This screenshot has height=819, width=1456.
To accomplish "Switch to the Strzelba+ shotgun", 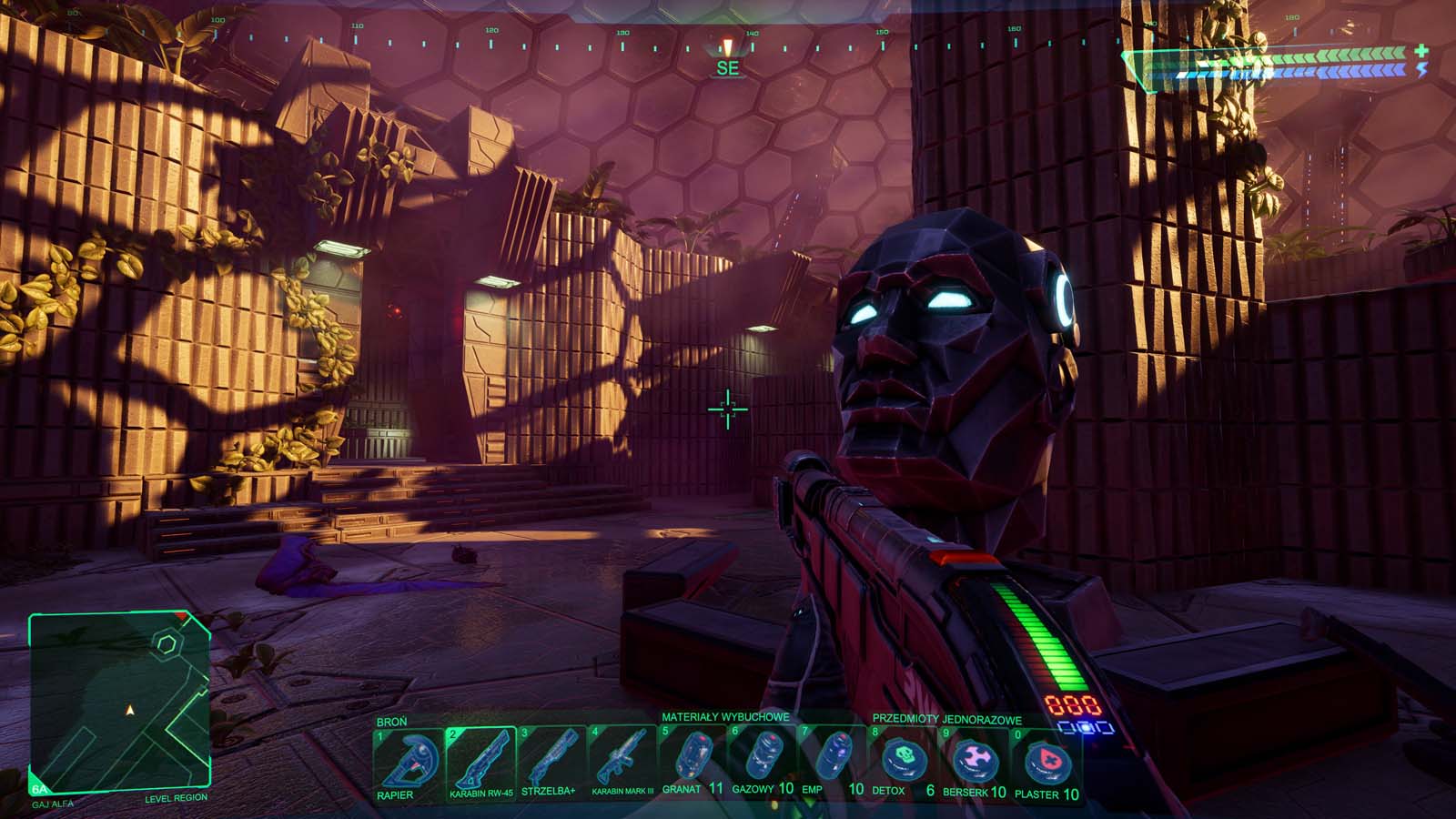I will 551,761.
